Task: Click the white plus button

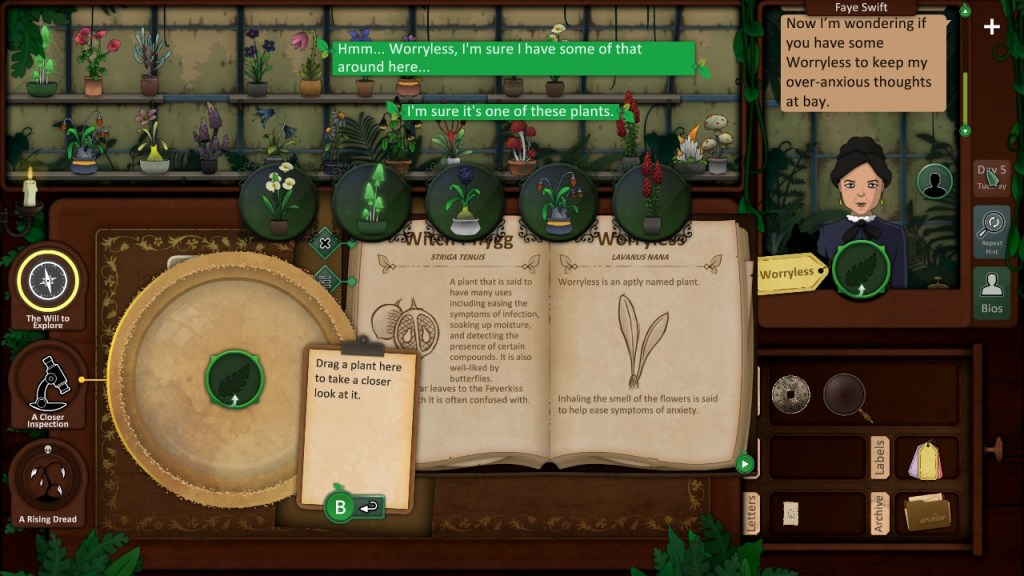Action: (x=991, y=27)
